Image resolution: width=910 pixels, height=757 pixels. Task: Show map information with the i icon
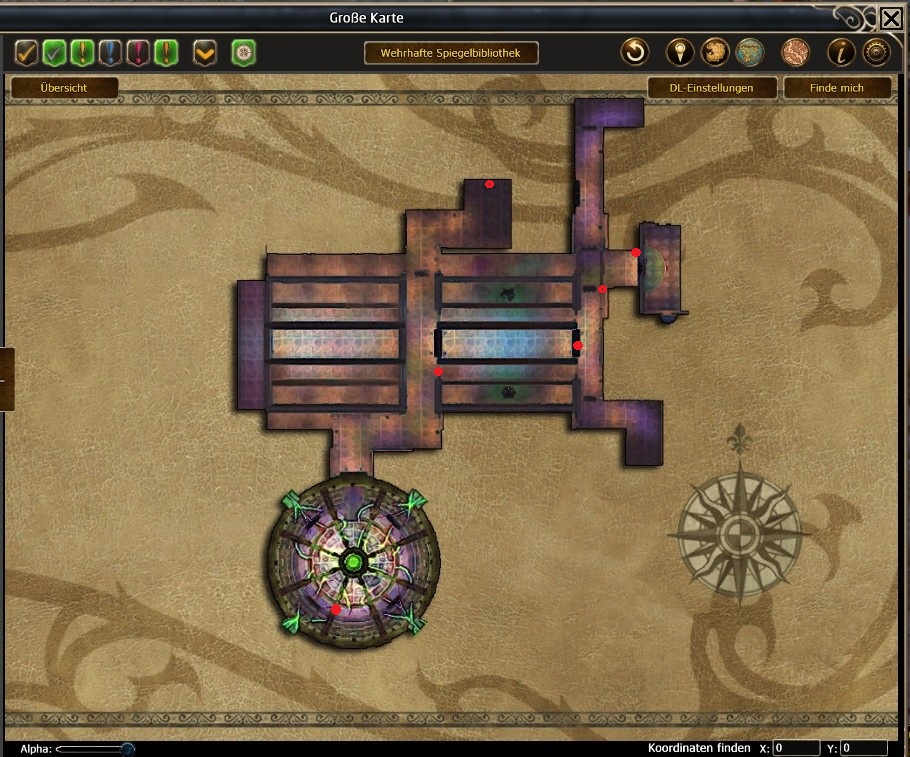click(x=841, y=52)
